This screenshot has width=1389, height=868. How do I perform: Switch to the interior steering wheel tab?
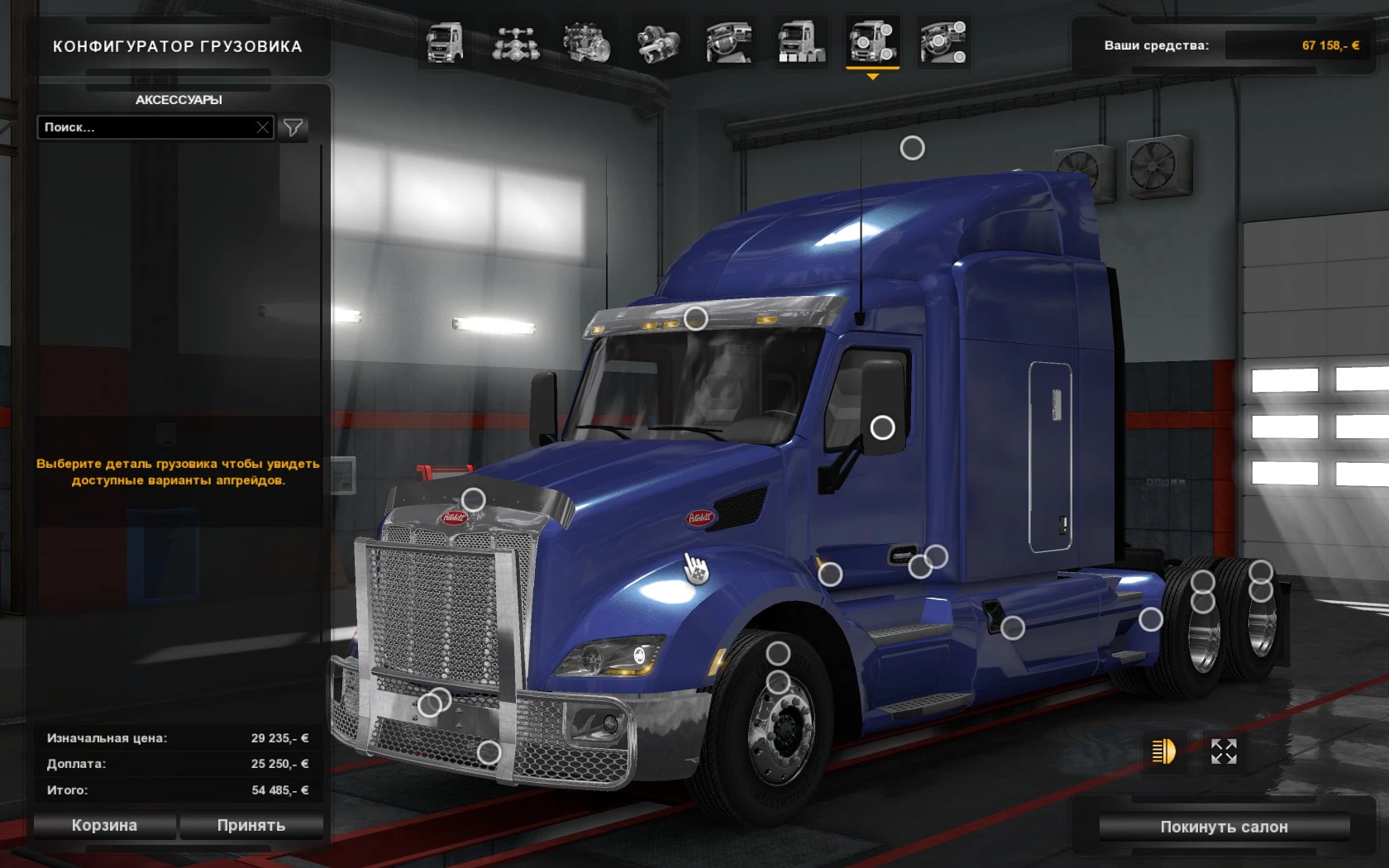click(729, 43)
